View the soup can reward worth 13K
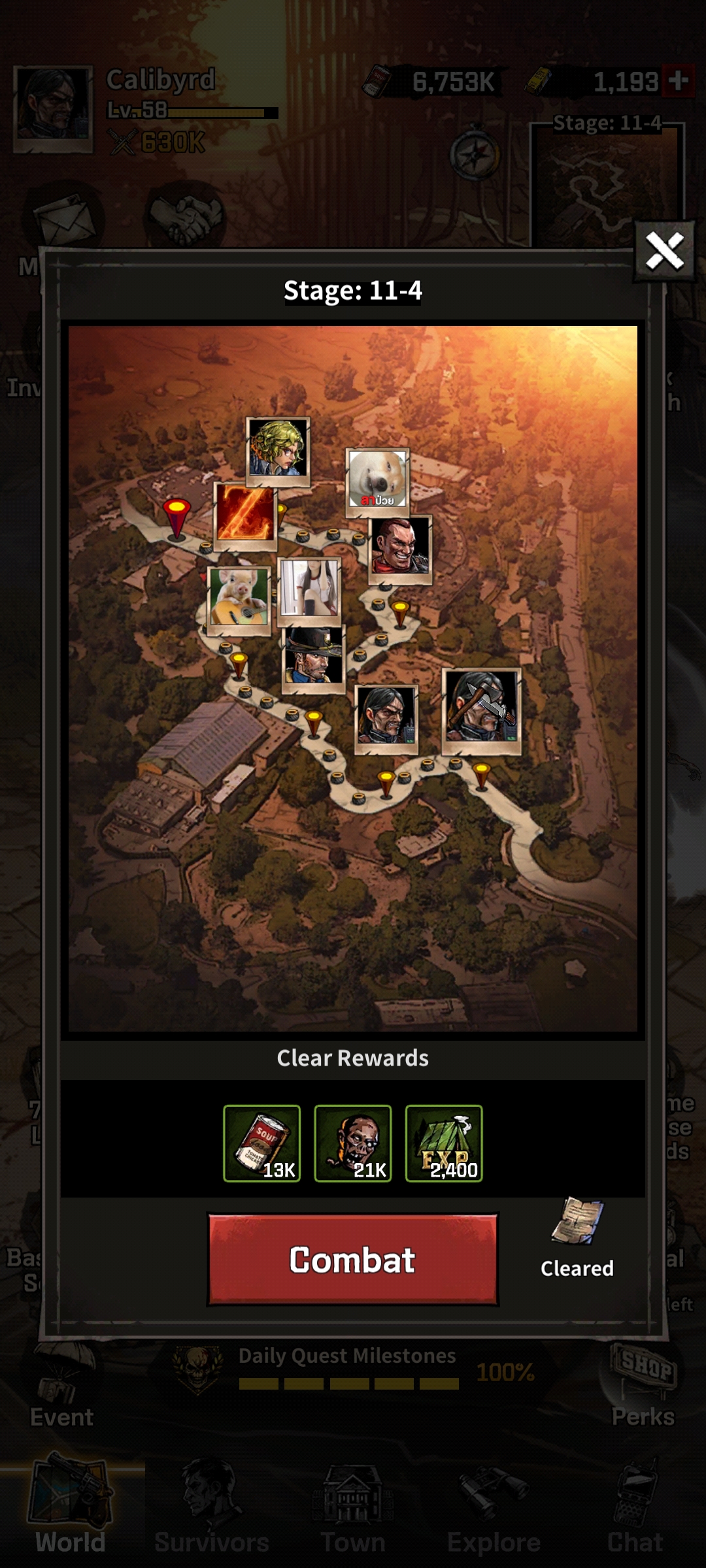The width and height of the screenshot is (706, 1568). (x=262, y=1143)
